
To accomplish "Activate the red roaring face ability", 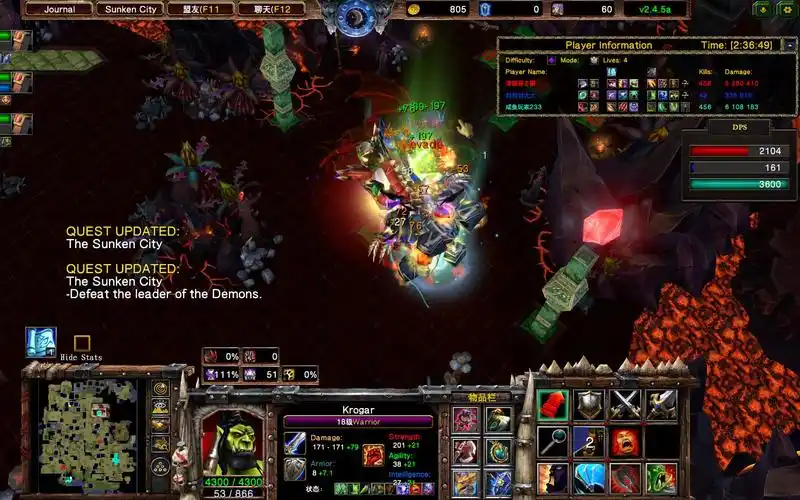I will click(x=626, y=440).
